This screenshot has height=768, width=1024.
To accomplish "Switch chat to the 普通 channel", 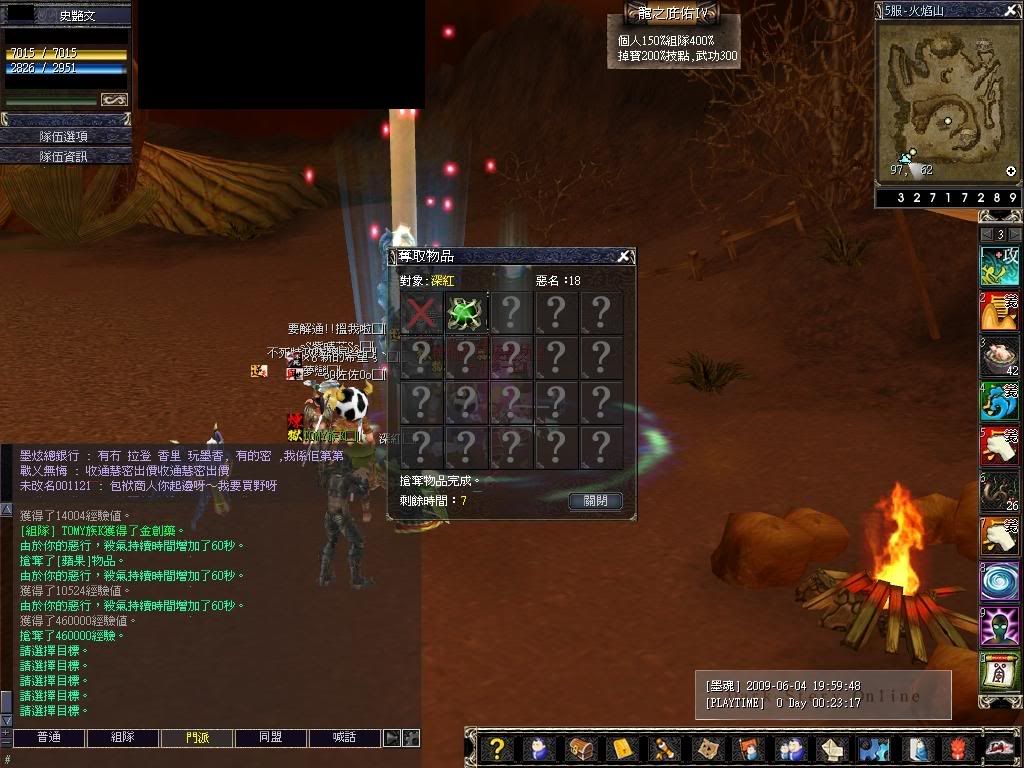I will pos(48,738).
